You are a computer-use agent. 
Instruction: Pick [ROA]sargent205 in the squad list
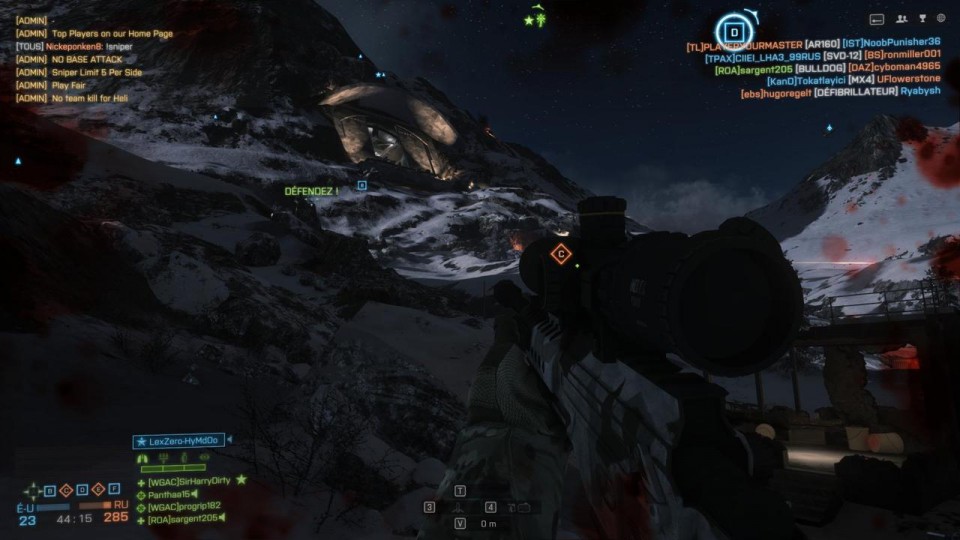click(x=184, y=520)
